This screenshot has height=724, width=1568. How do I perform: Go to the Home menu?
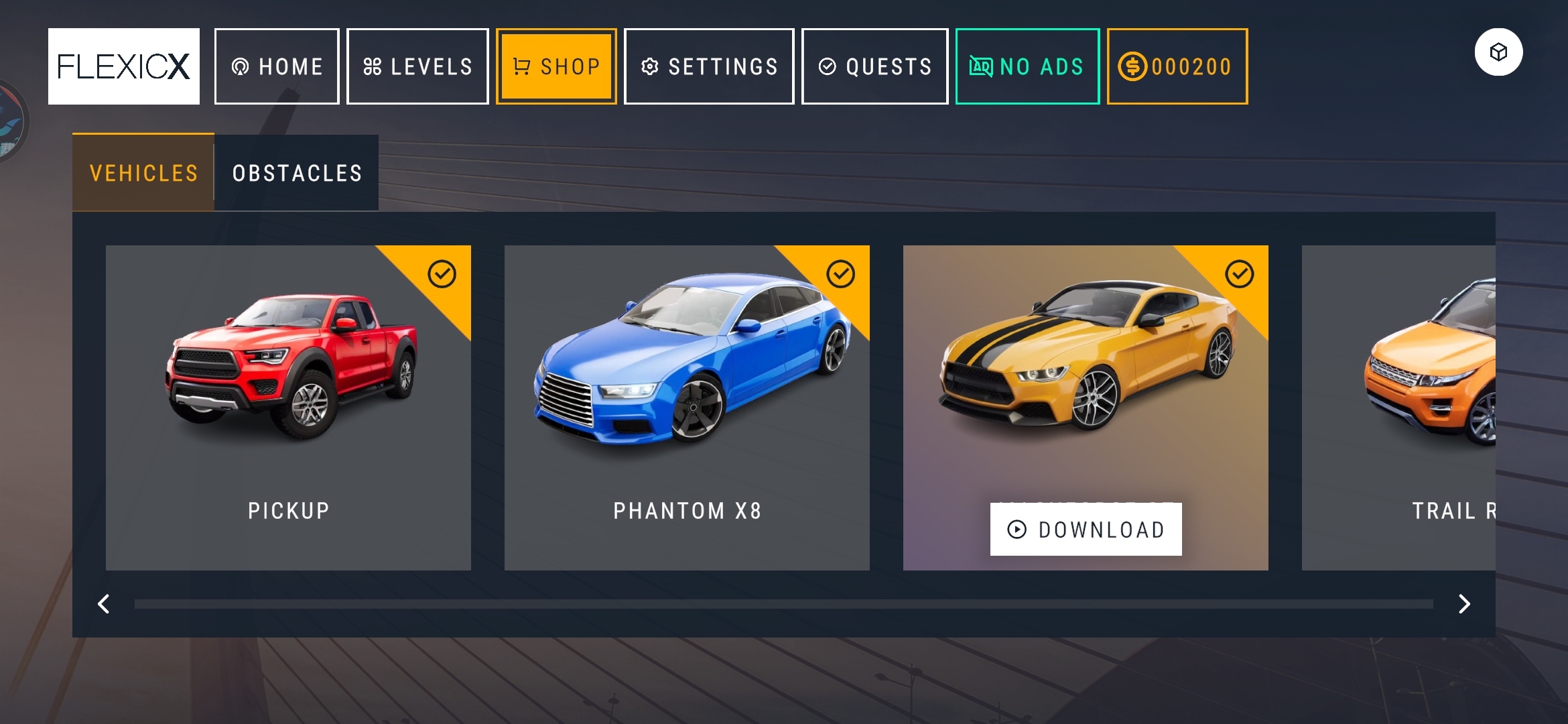pos(277,66)
